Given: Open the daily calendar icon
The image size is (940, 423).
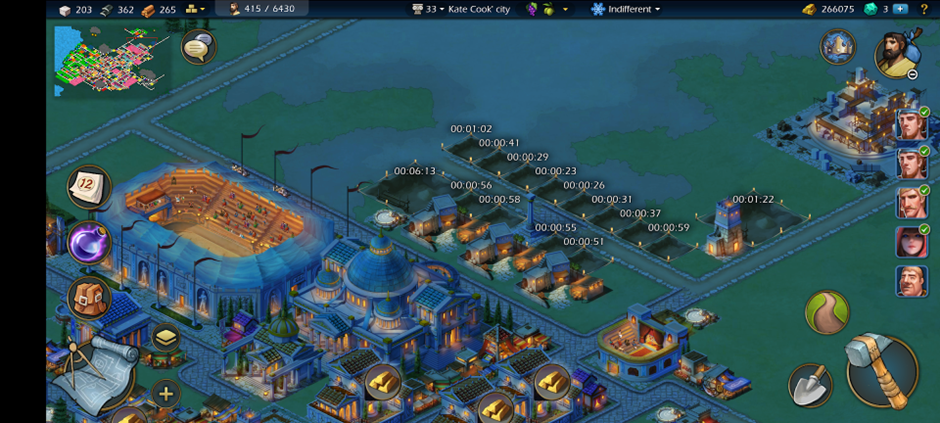Looking at the screenshot, I should [x=89, y=186].
